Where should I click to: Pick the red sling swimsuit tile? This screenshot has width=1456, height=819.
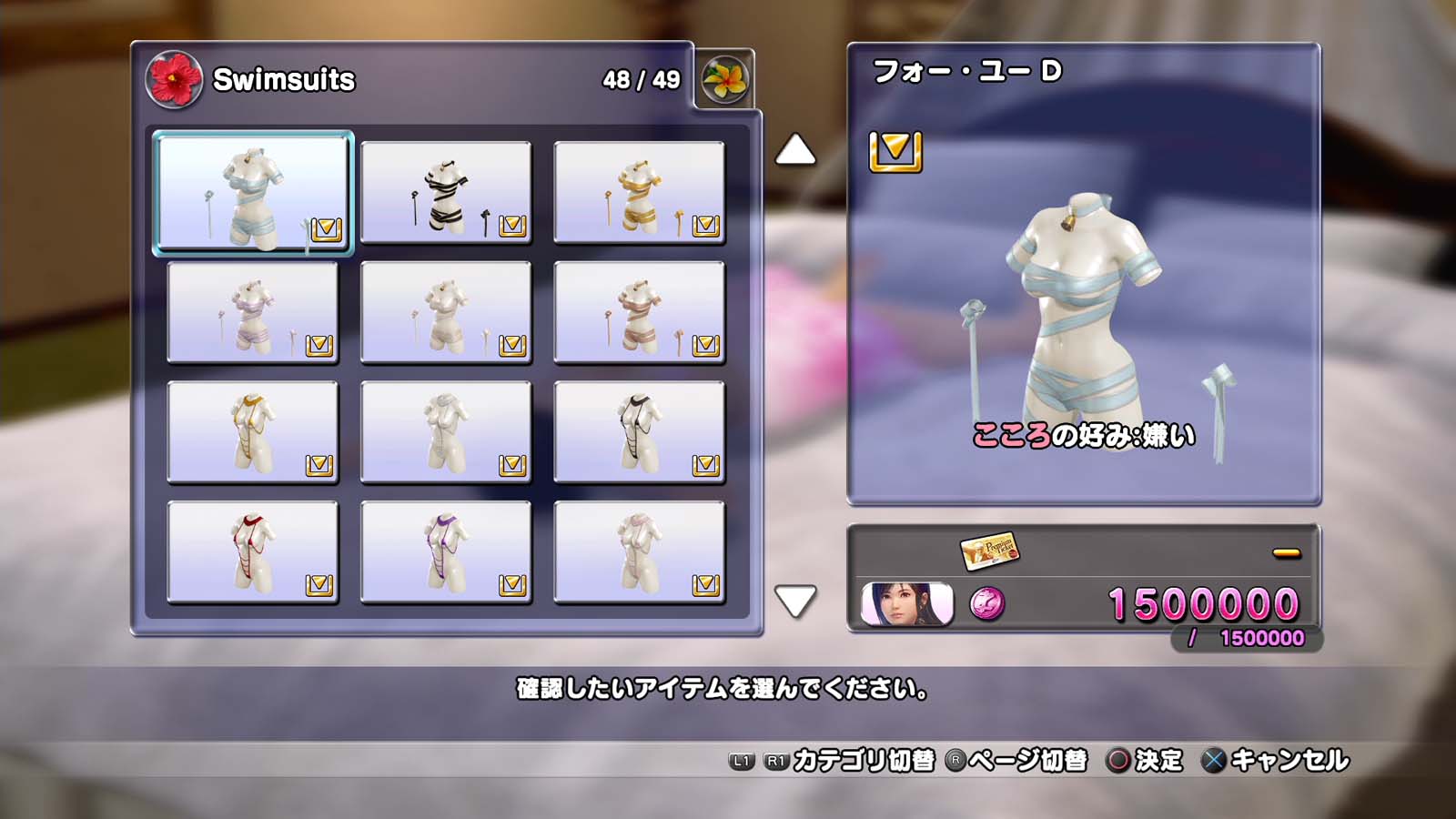pos(253,552)
